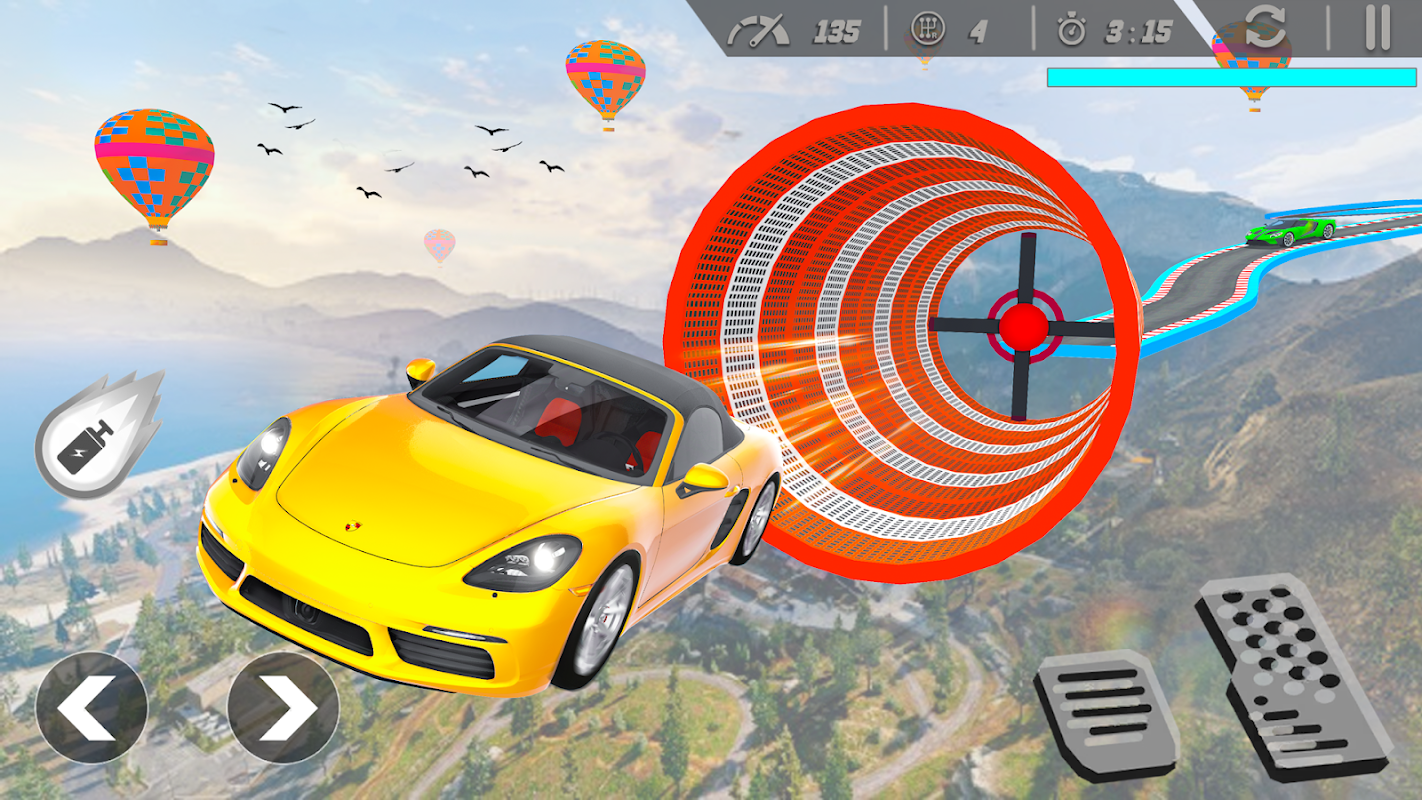This screenshot has height=800, width=1422.
Task: Steer left with the left arrow
Action: tap(91, 709)
